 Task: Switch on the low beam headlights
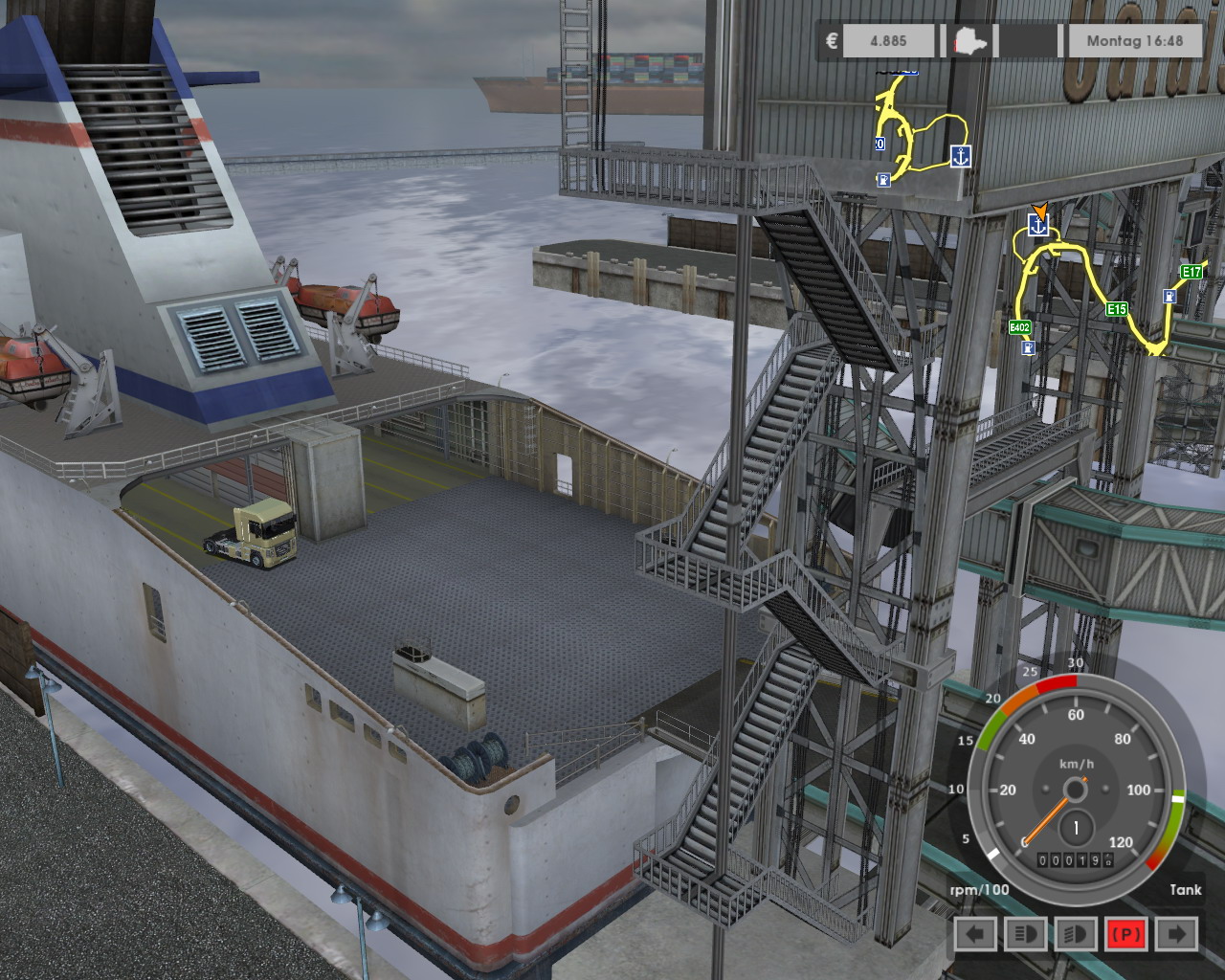[x=1025, y=934]
